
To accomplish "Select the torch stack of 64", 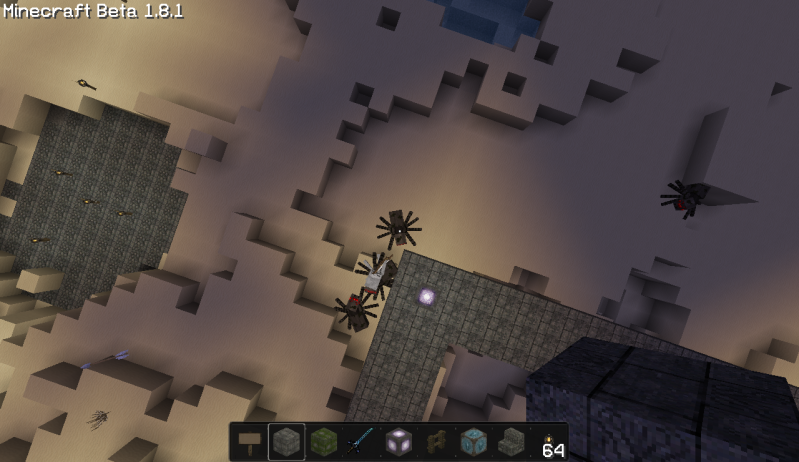I will [547, 442].
